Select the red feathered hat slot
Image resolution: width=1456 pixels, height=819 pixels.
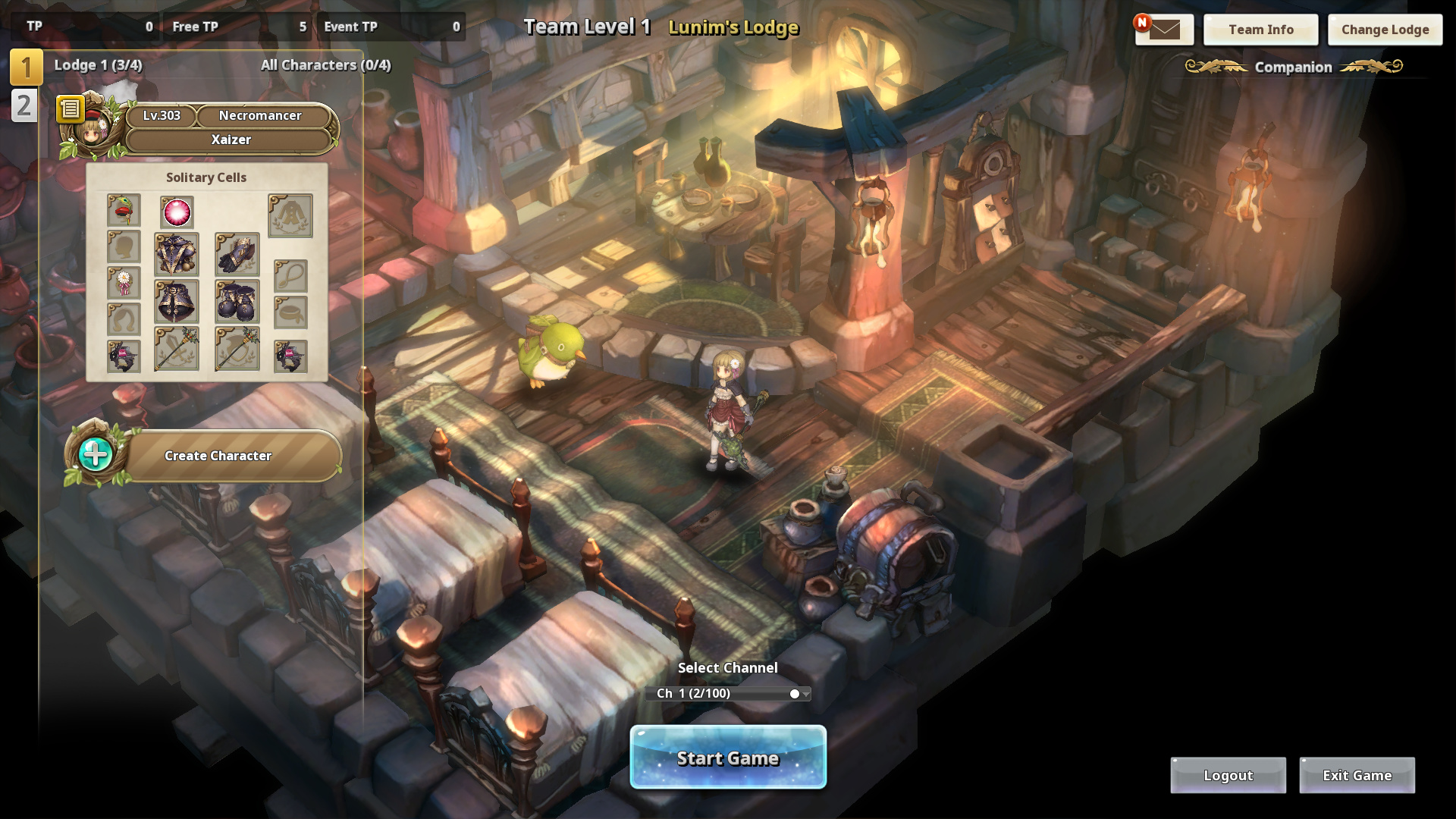tap(124, 210)
